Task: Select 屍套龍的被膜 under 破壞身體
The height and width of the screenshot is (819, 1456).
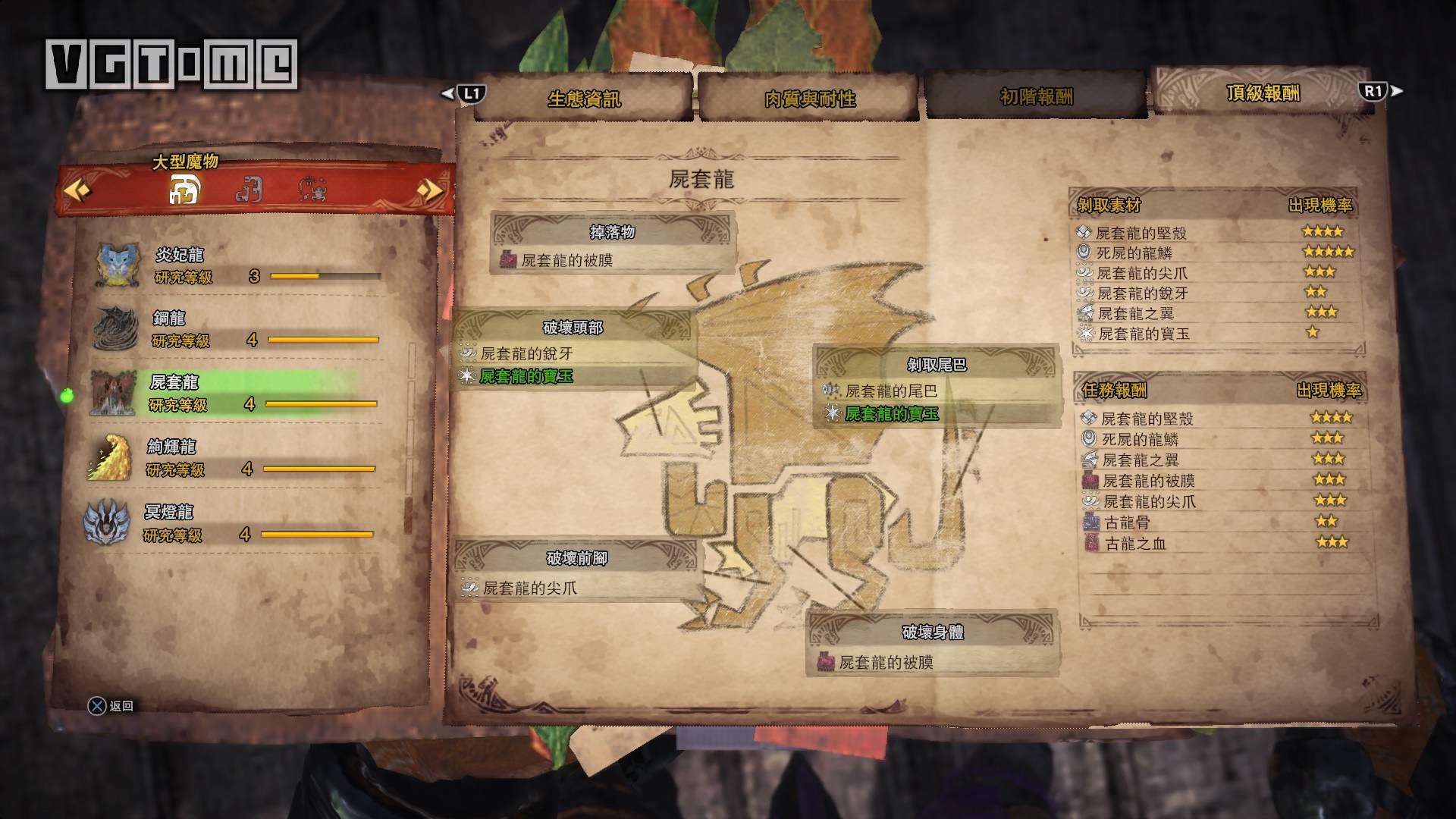Action: point(886,663)
